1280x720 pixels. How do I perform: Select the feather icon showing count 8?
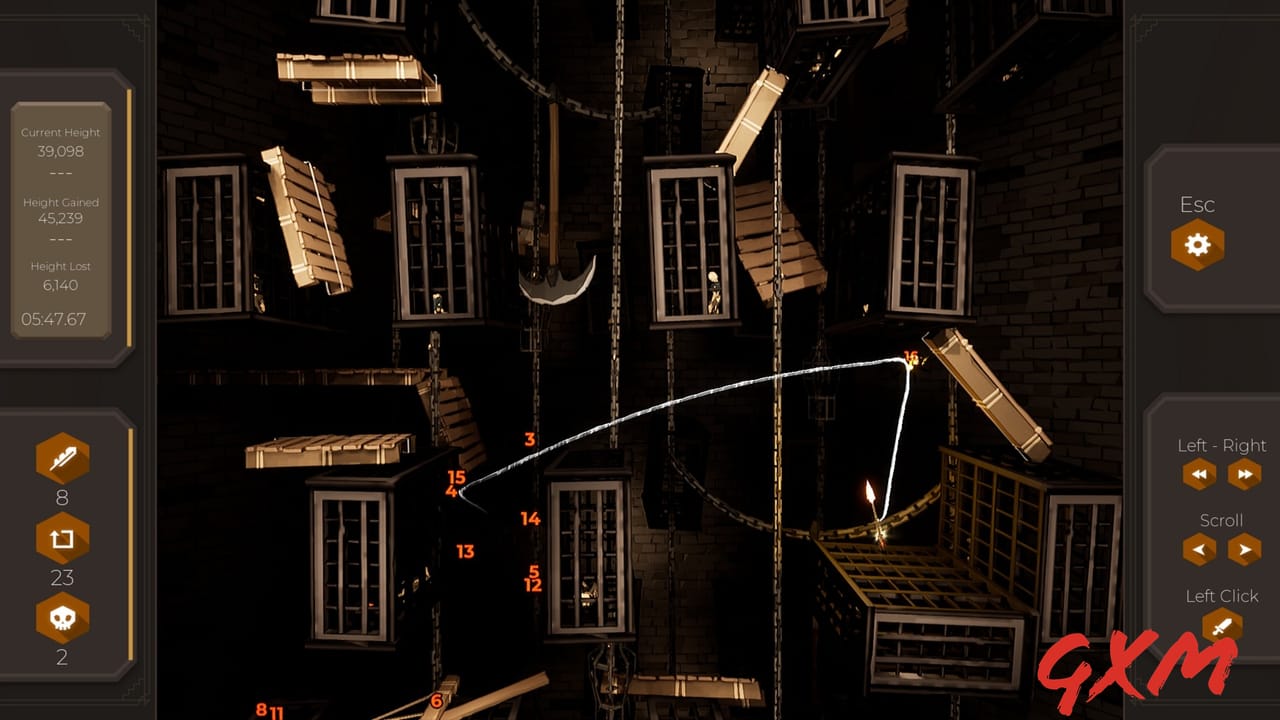tap(62, 460)
